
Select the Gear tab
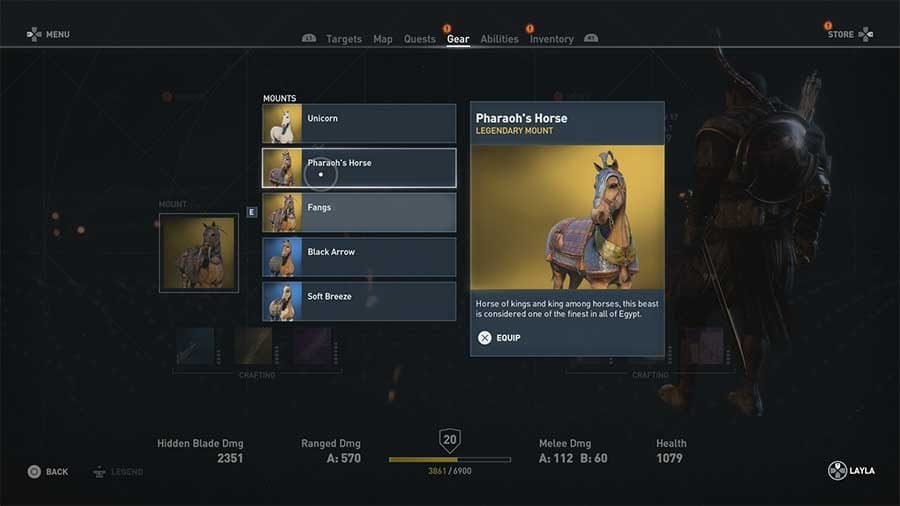click(458, 39)
